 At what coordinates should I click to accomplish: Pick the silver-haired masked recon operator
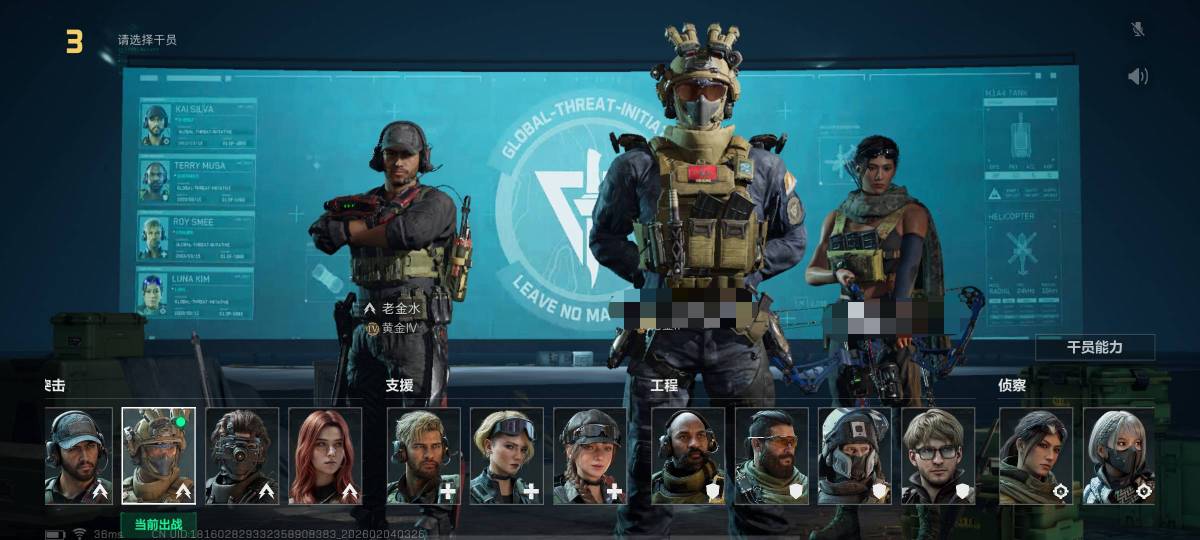coord(1118,455)
